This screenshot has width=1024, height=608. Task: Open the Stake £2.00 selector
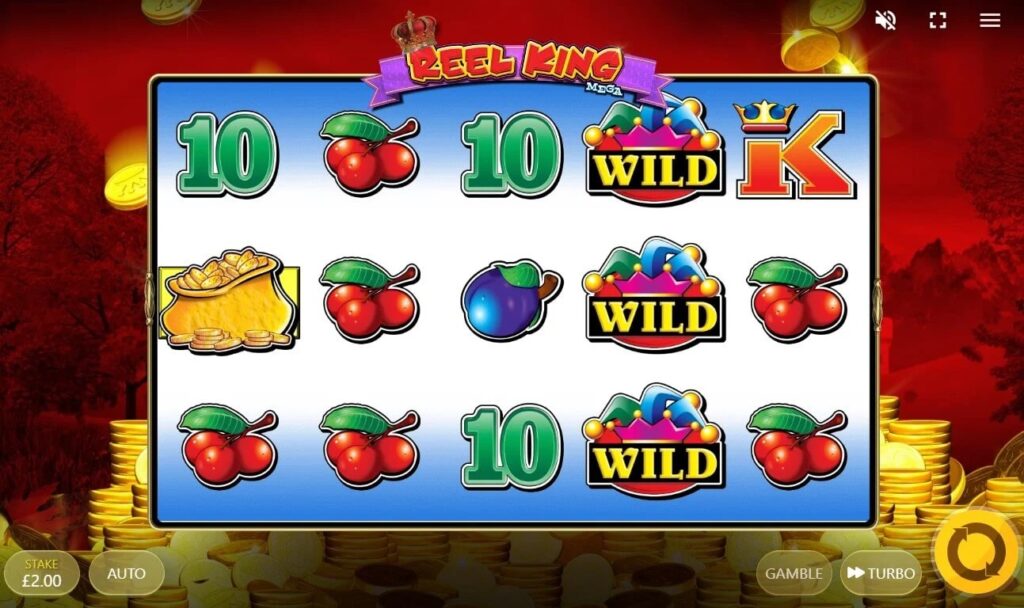coord(41,574)
